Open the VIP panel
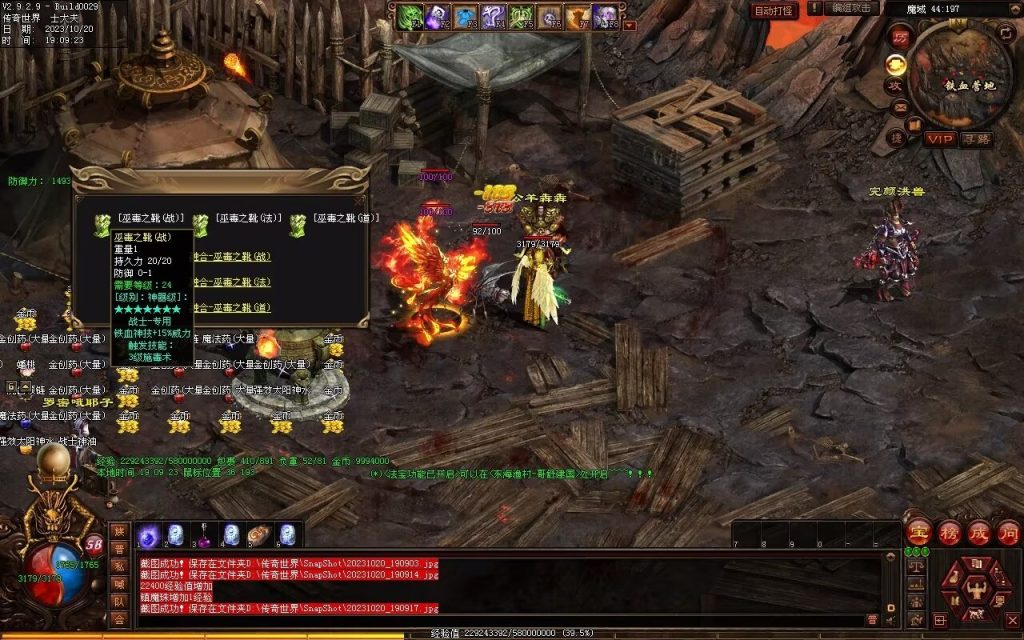1024x640 pixels. point(938,138)
